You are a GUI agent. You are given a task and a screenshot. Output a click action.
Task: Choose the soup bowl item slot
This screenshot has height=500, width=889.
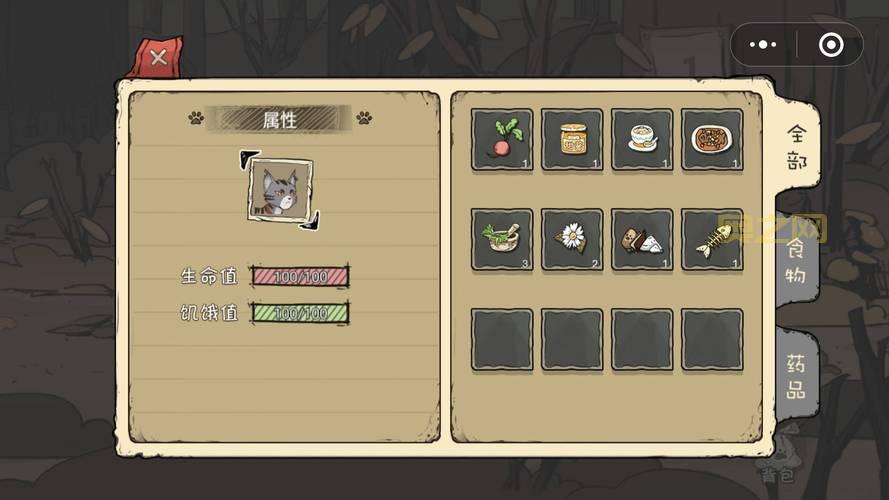click(642, 139)
